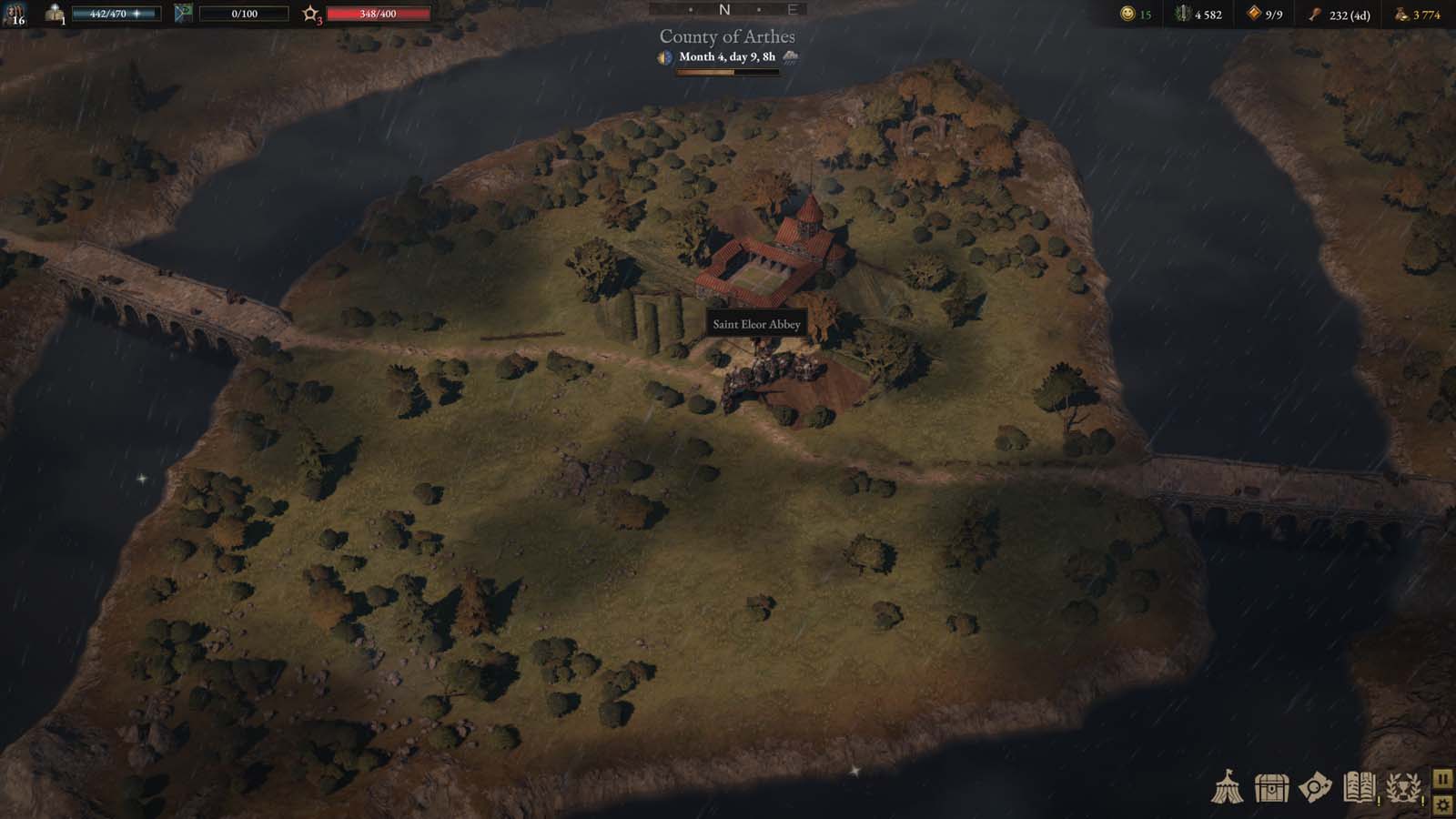Open the party portrait panel
Viewport: 1456px width, 819px height.
(15, 15)
